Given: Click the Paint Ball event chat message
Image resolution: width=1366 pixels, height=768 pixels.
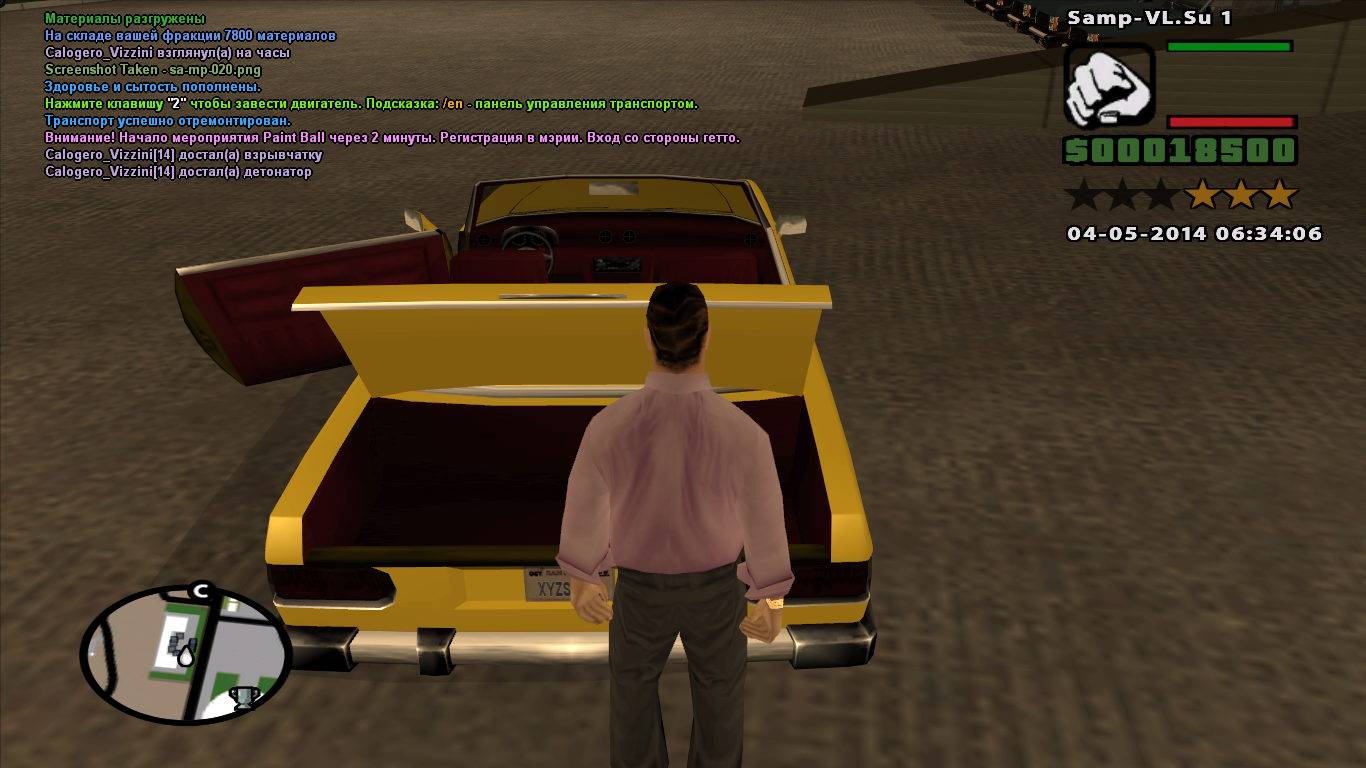Looking at the screenshot, I should 392,138.
